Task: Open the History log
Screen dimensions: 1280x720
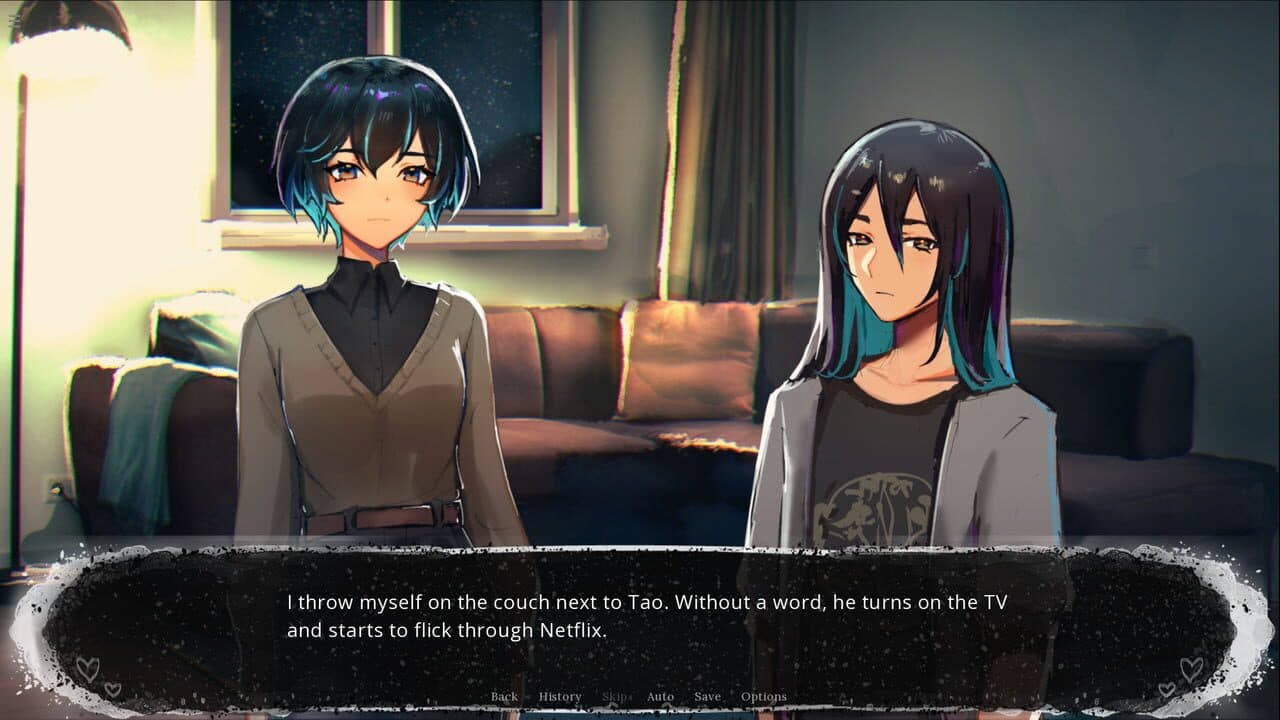Action: (x=560, y=695)
